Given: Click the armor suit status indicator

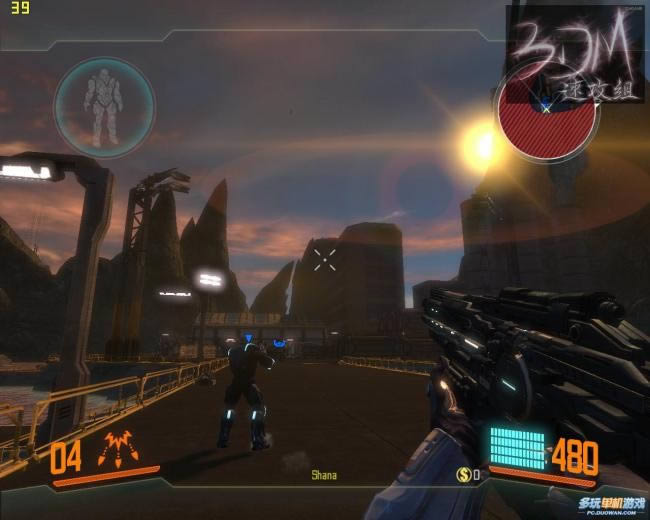Looking at the screenshot, I should (x=104, y=104).
